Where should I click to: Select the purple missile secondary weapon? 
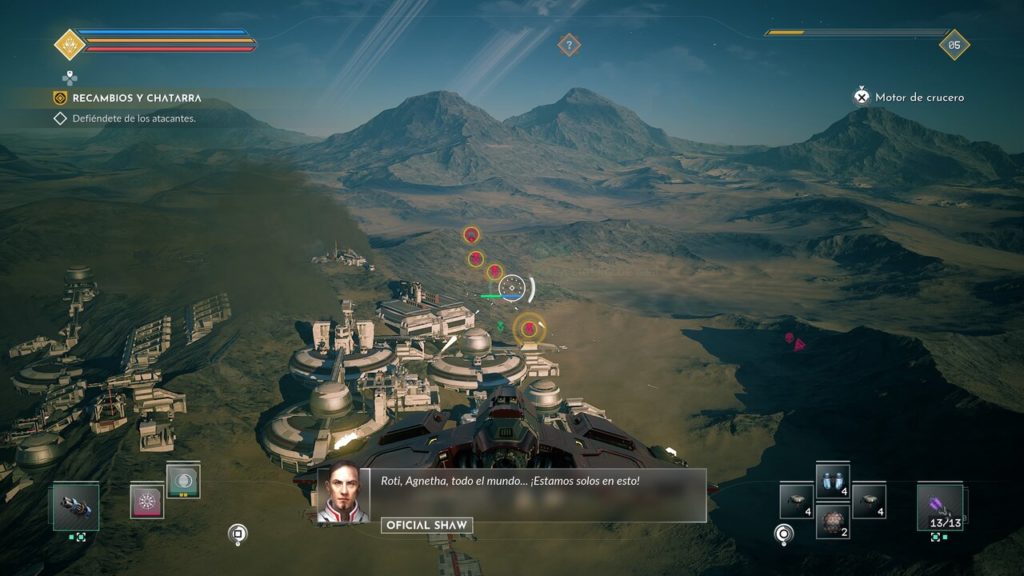940,505
